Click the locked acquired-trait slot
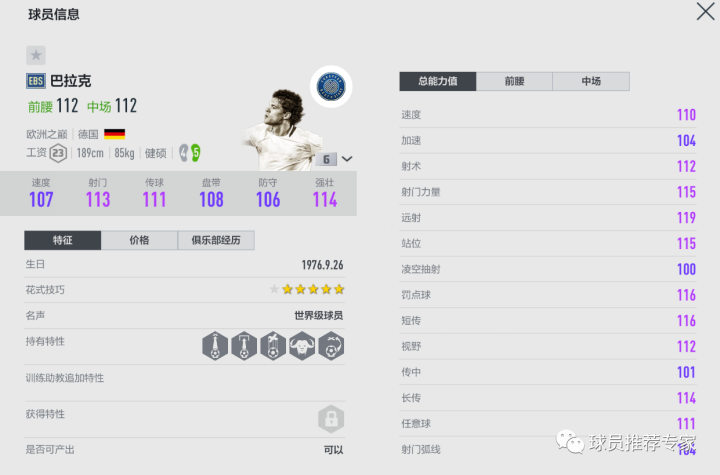This screenshot has width=720, height=475. (331, 417)
